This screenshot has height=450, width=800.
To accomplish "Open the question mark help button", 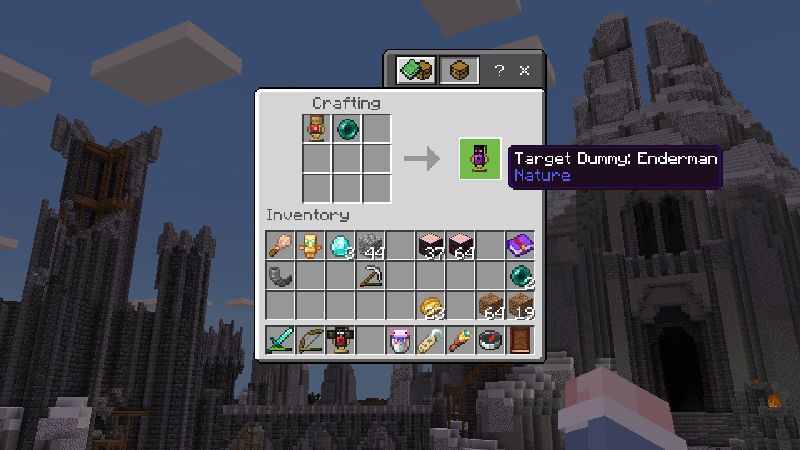I will coord(500,71).
